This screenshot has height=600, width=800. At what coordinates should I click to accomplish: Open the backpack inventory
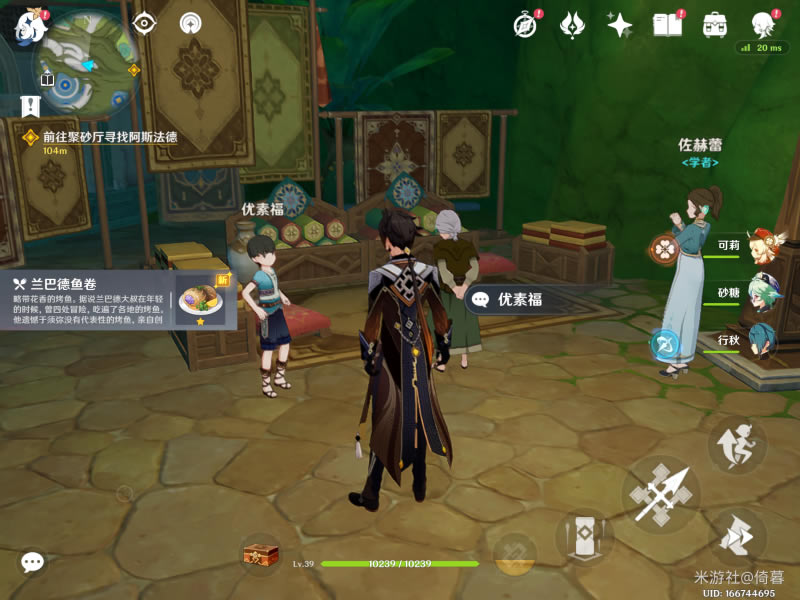pos(714,25)
